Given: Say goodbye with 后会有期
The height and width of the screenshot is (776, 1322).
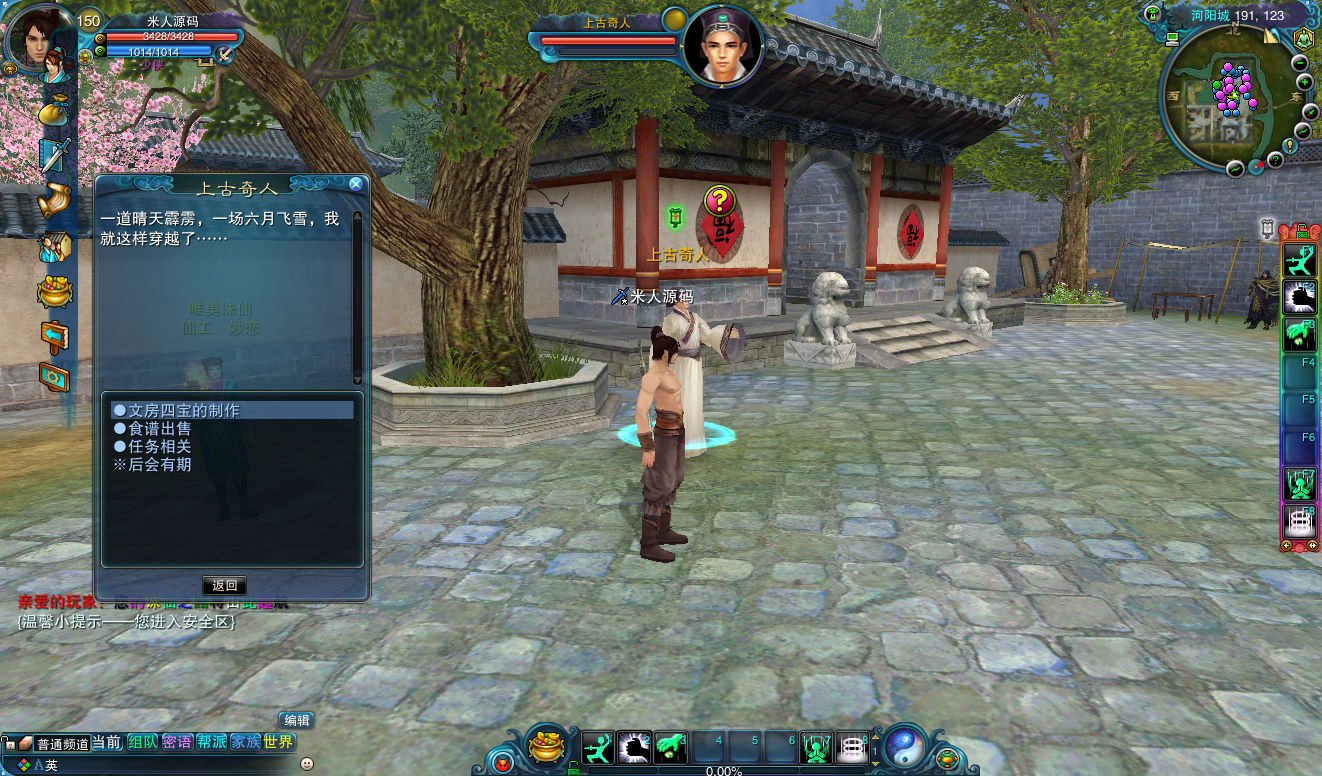Looking at the screenshot, I should pos(159,464).
